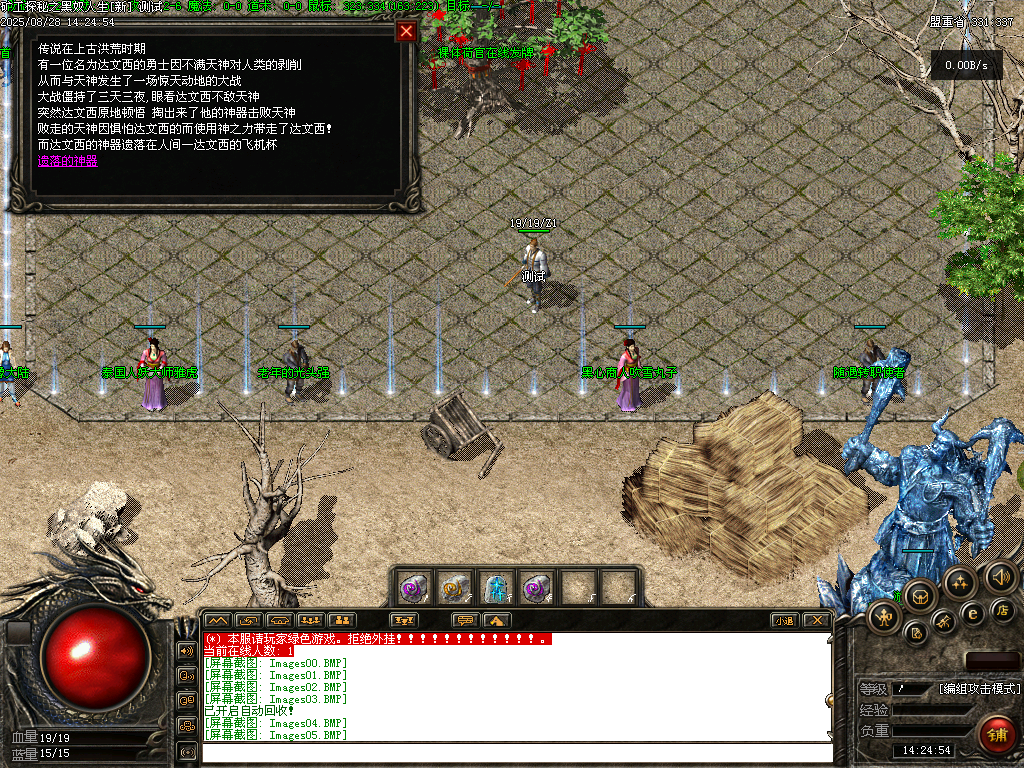Close the chat panel with its X
1024x768 pixels.
817,620
